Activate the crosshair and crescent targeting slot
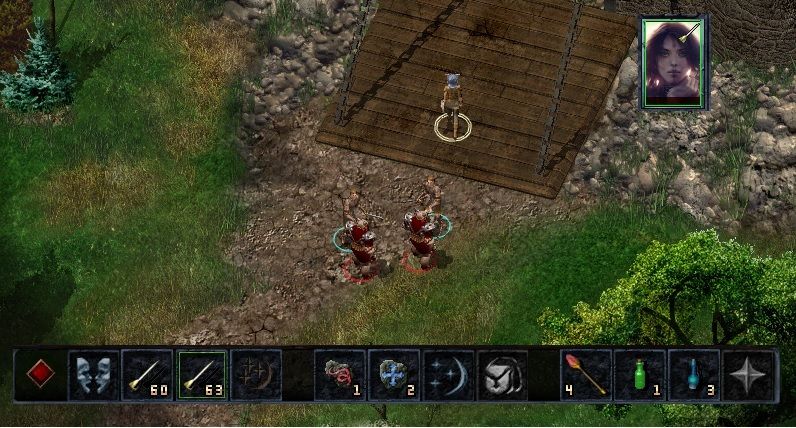796x428 pixels. (x=256, y=375)
